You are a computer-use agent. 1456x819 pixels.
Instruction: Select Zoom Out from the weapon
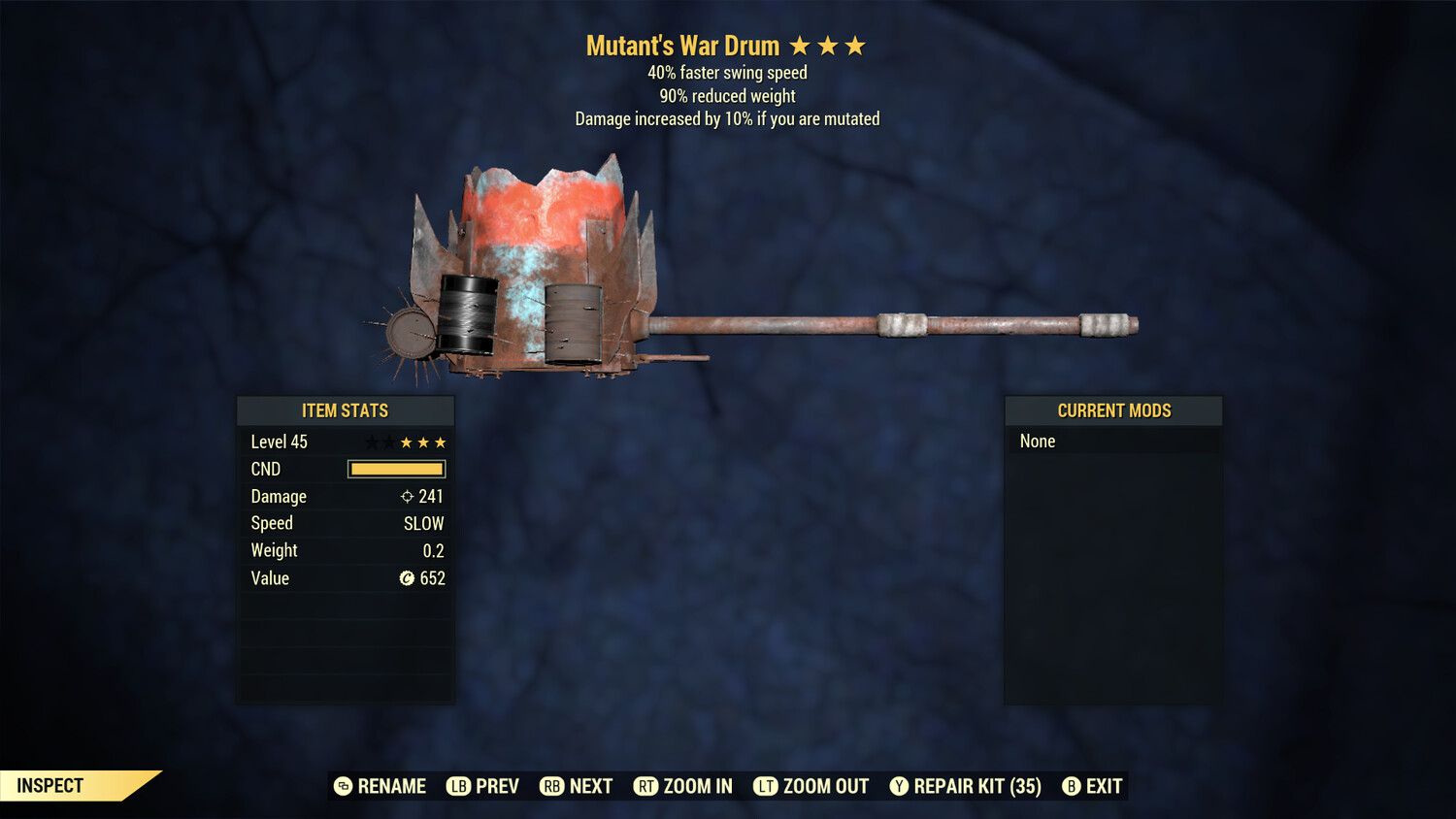[x=811, y=786]
